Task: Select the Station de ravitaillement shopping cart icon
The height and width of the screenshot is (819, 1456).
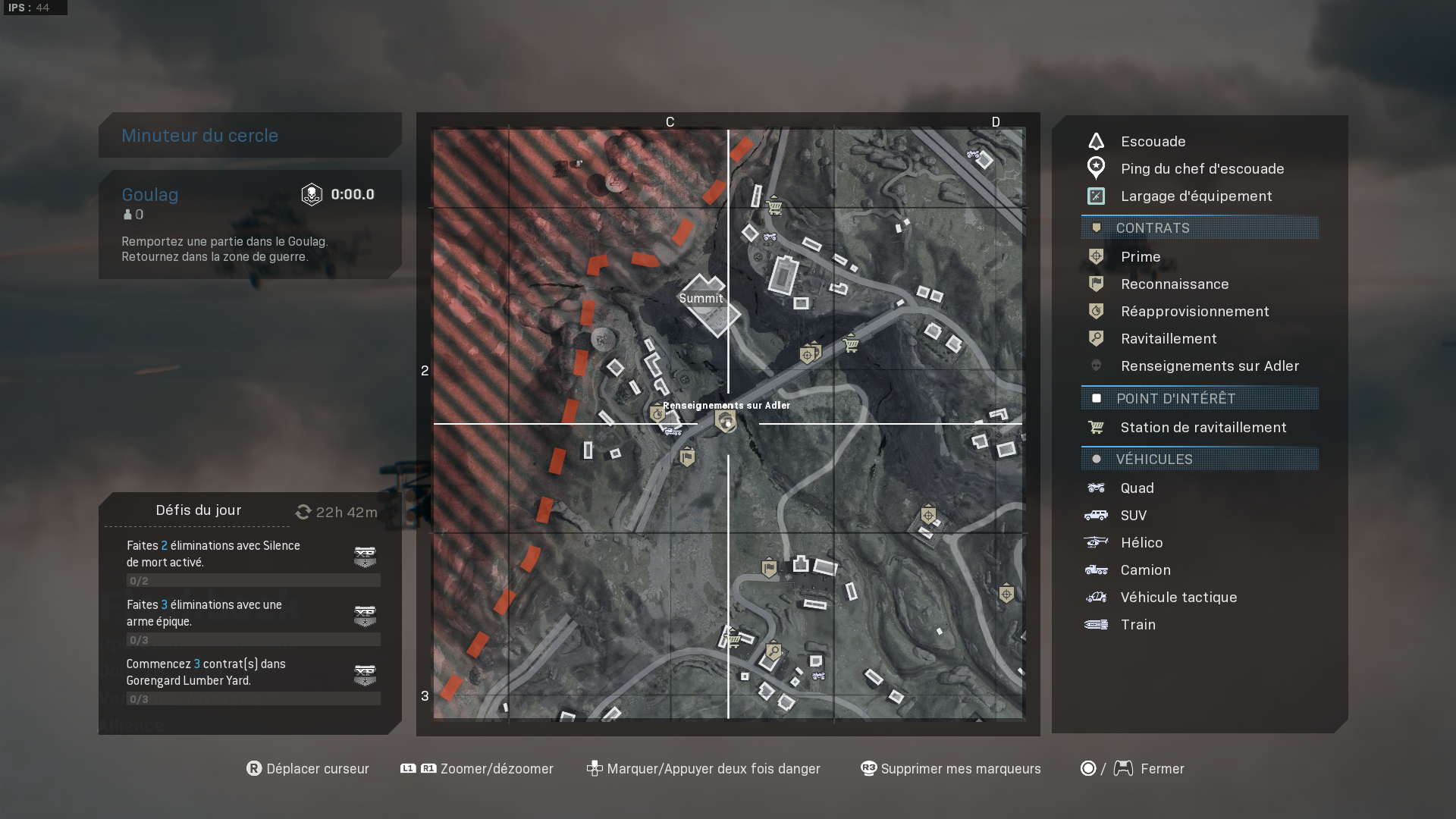Action: (x=1097, y=427)
